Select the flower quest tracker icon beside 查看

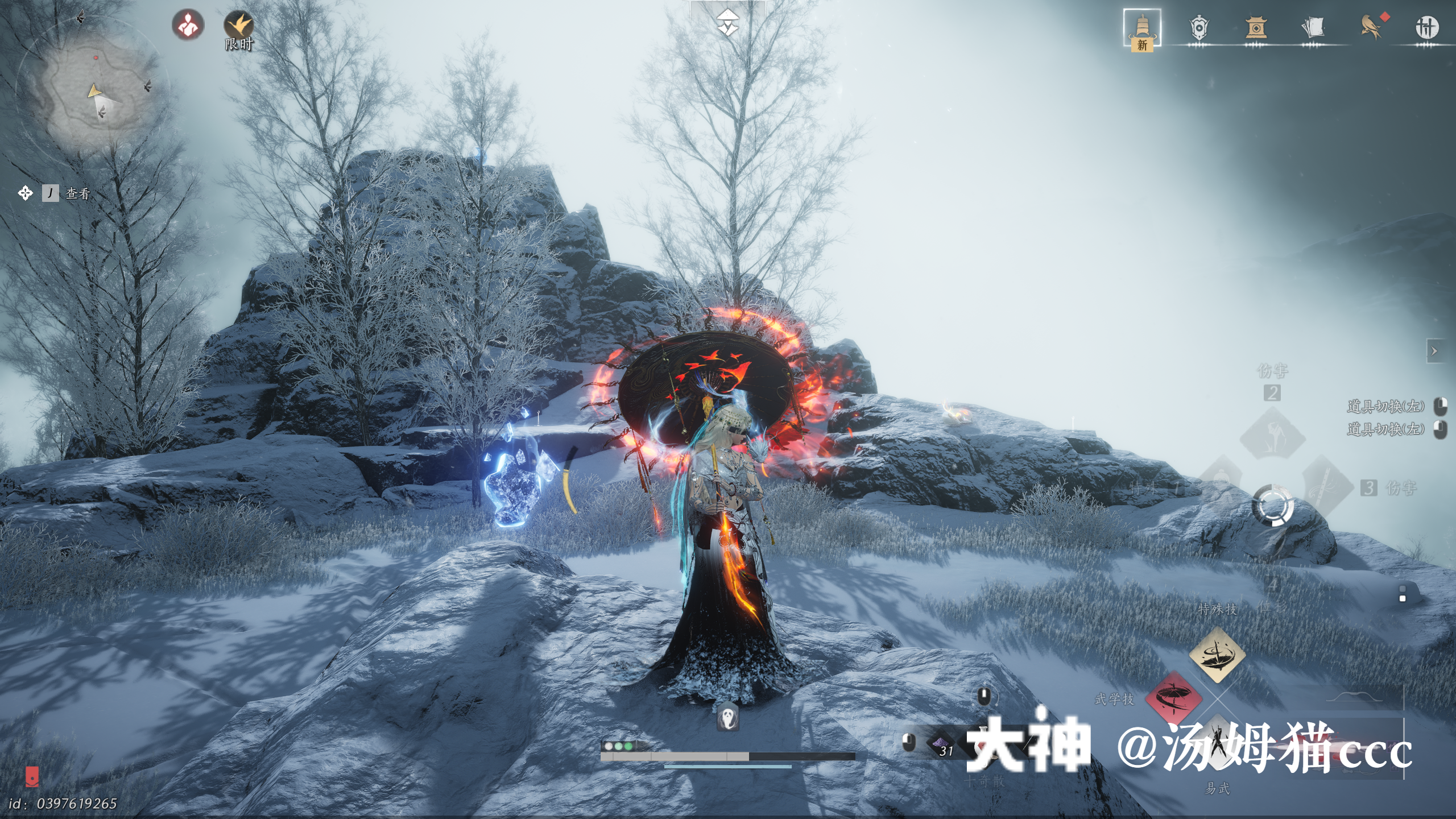(x=25, y=193)
